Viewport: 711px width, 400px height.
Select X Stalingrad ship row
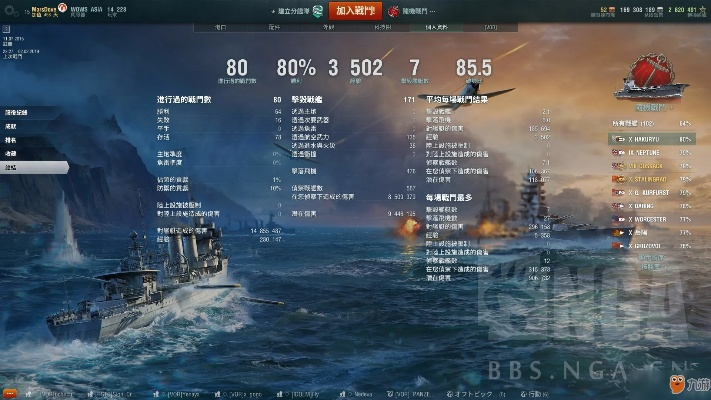(x=648, y=178)
